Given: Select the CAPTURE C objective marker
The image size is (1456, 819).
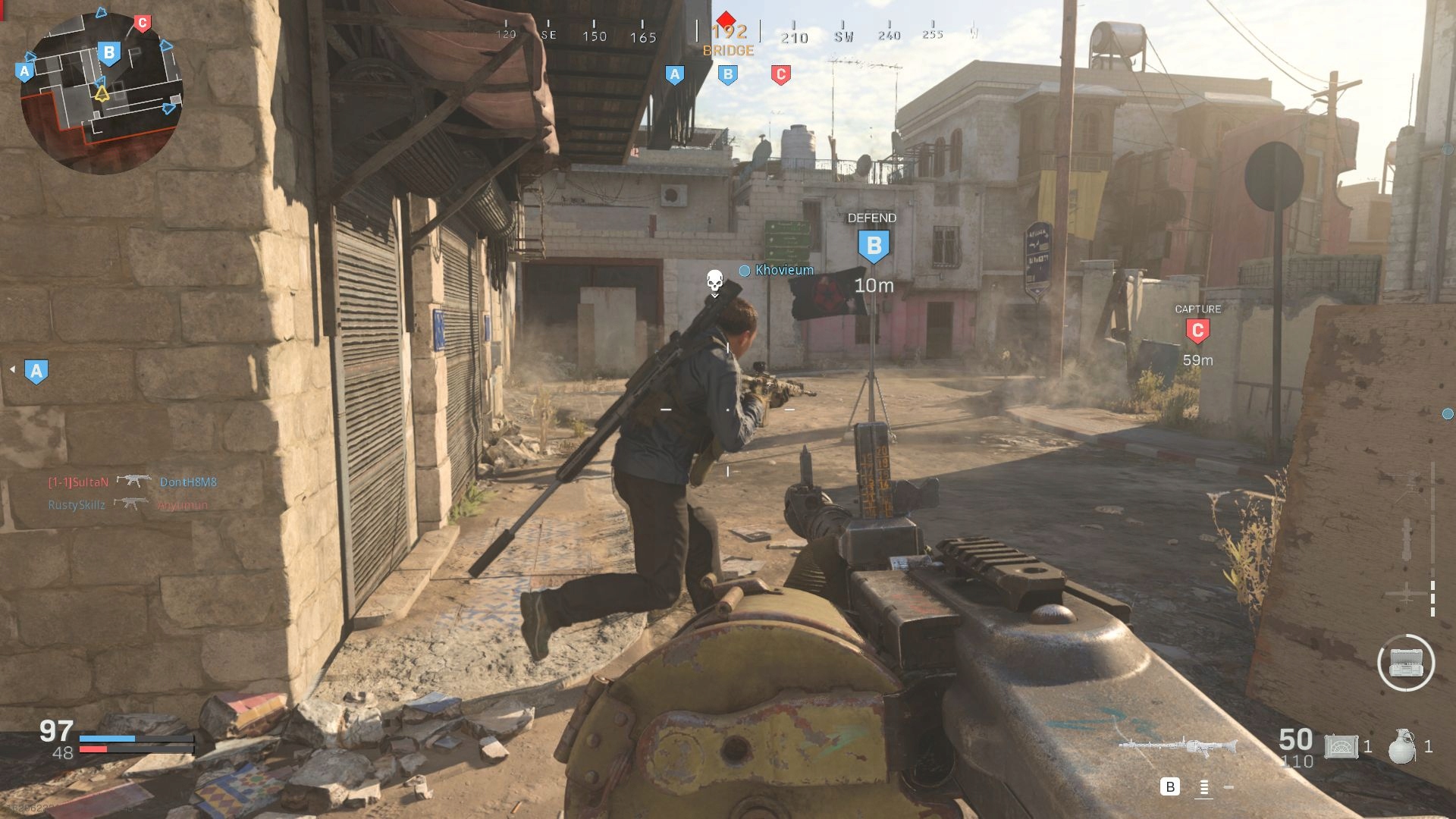Looking at the screenshot, I should click(x=1197, y=331).
